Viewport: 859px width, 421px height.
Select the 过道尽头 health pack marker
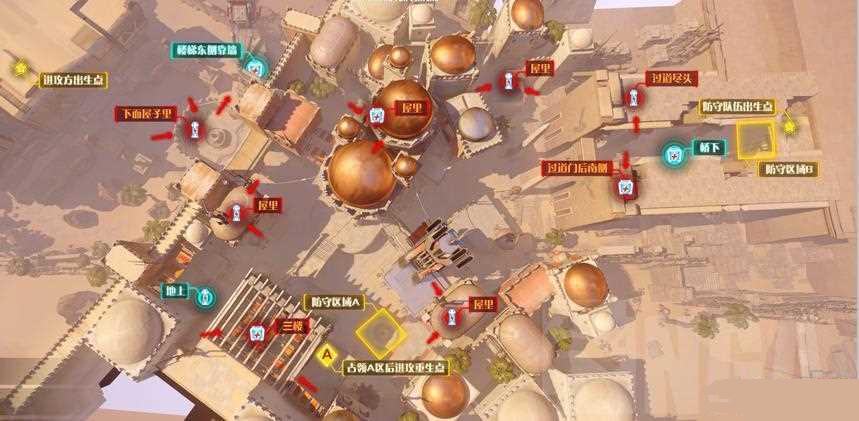(634, 101)
